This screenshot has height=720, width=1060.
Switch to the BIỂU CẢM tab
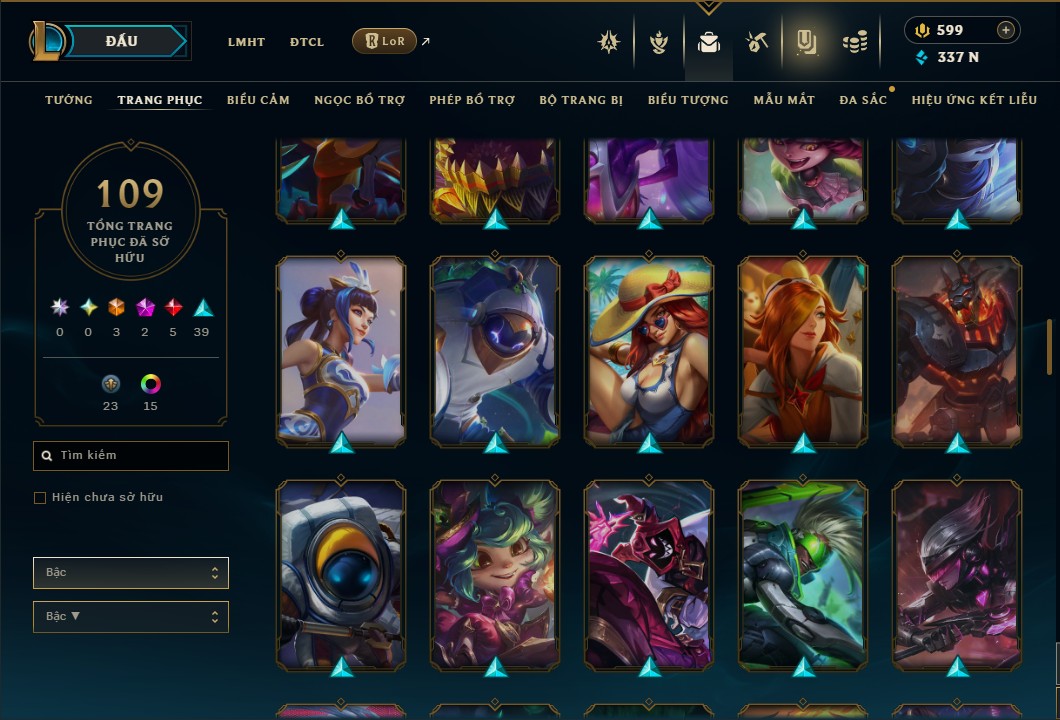point(258,100)
